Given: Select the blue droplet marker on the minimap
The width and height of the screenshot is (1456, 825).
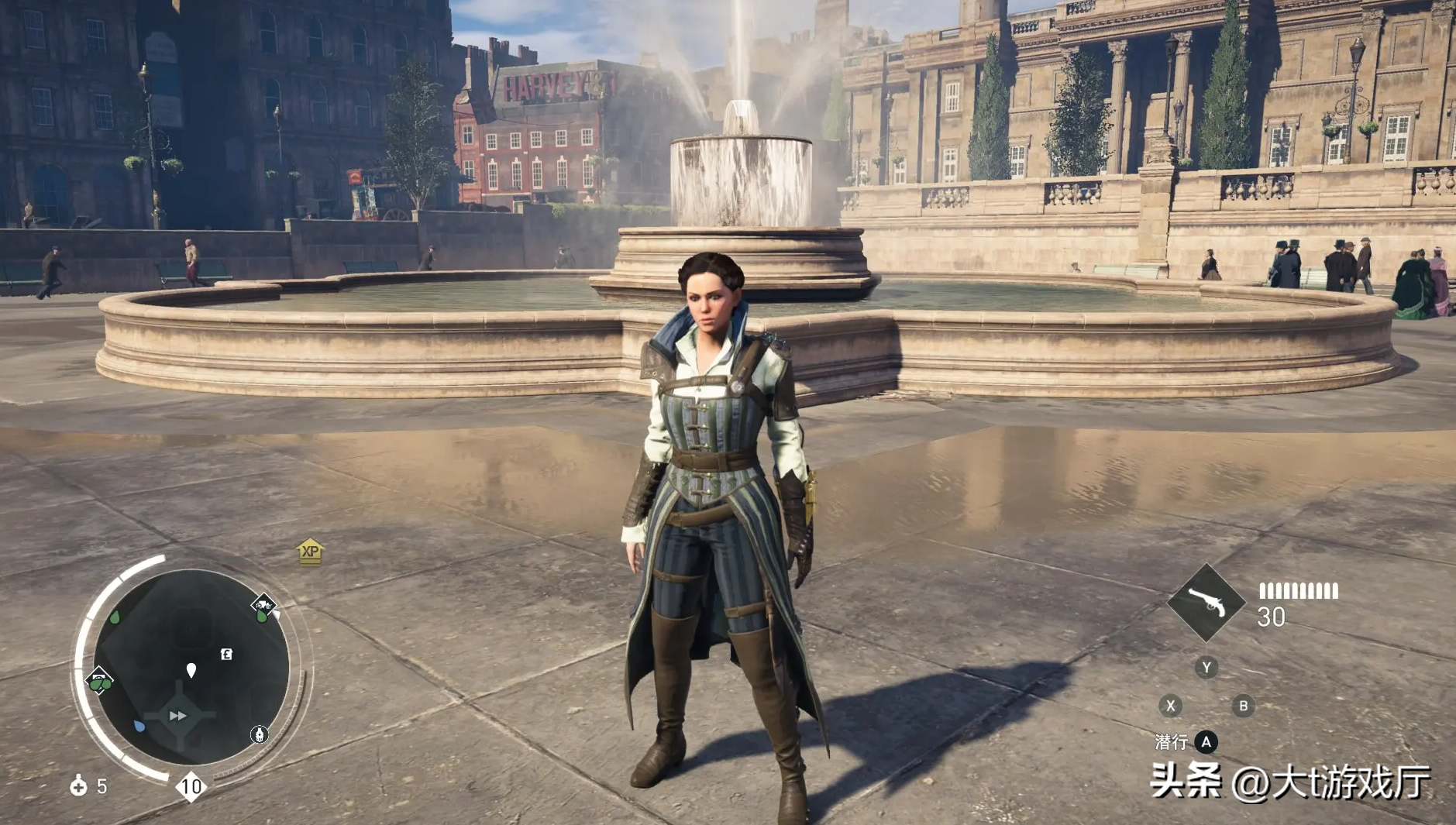Looking at the screenshot, I should [139, 727].
